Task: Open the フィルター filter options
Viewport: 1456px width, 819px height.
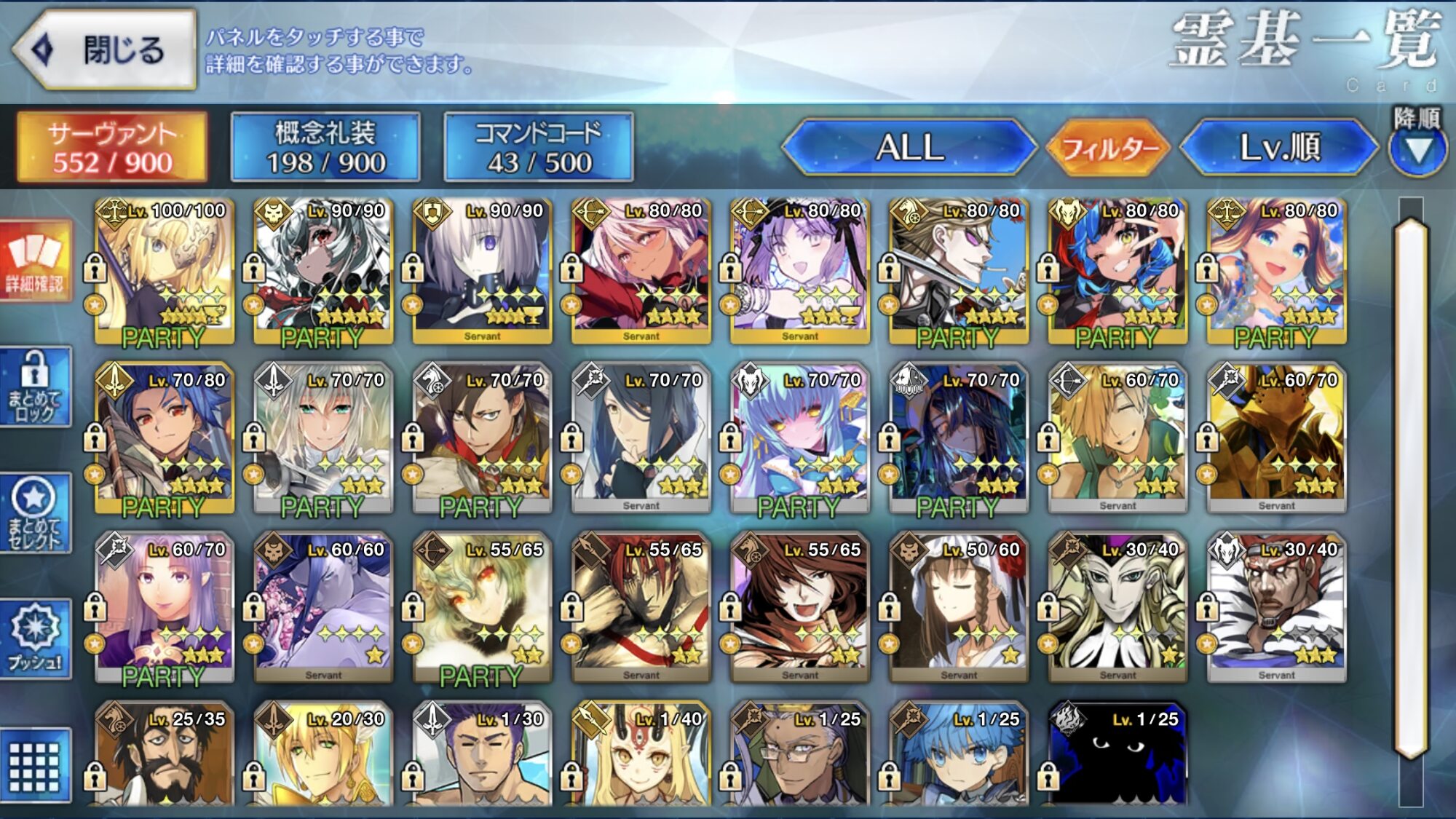Action: click(1109, 148)
